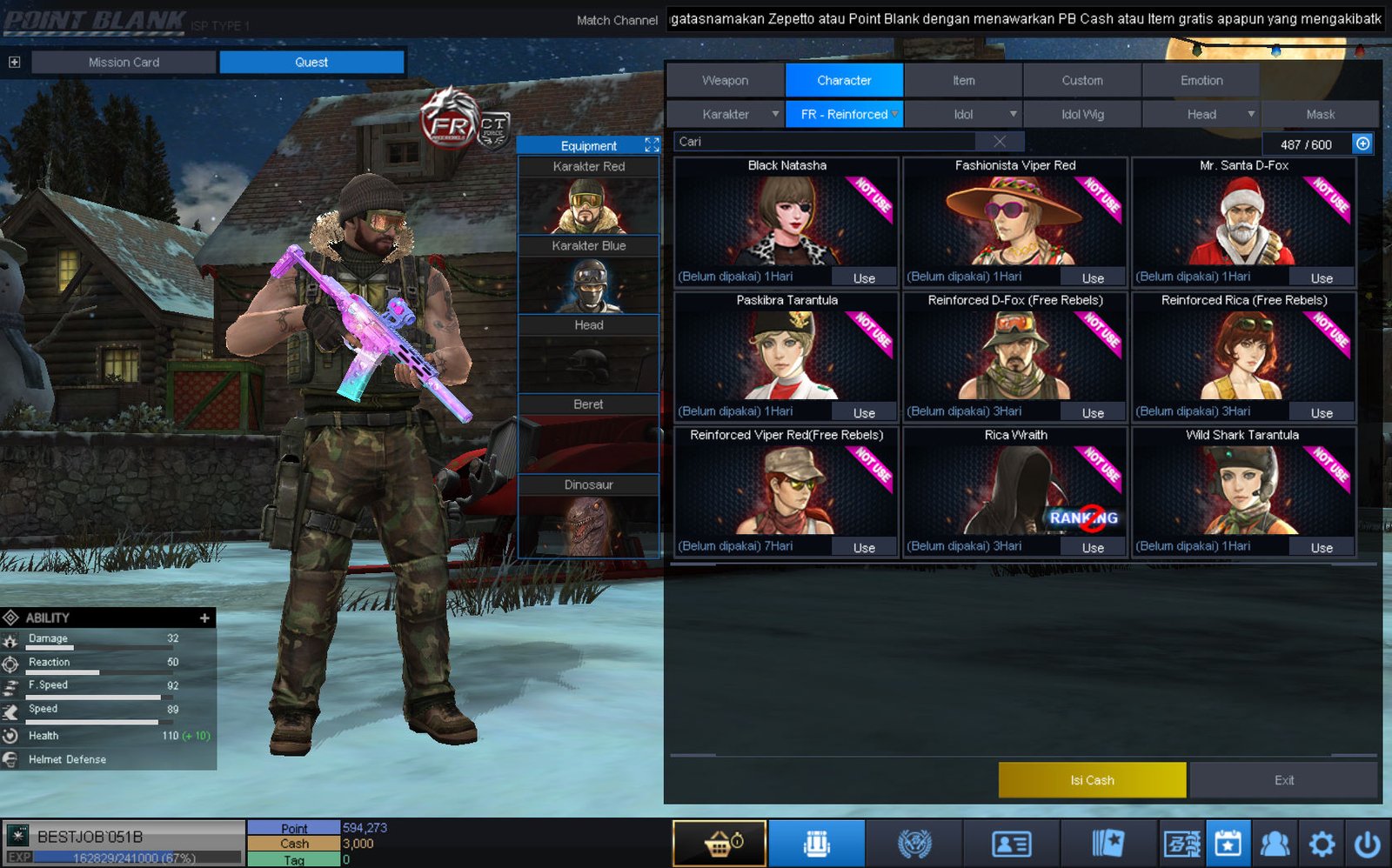
Task: Exit the inventory panel
Action: 1283,780
